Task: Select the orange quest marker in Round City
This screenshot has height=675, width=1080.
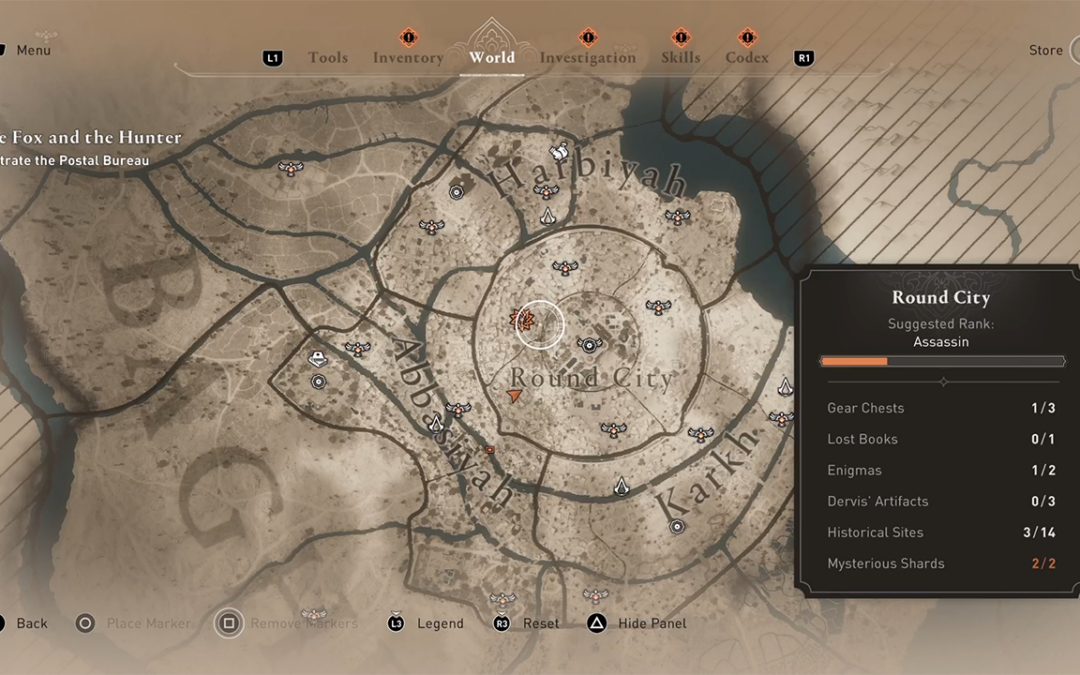Action: (x=522, y=321)
